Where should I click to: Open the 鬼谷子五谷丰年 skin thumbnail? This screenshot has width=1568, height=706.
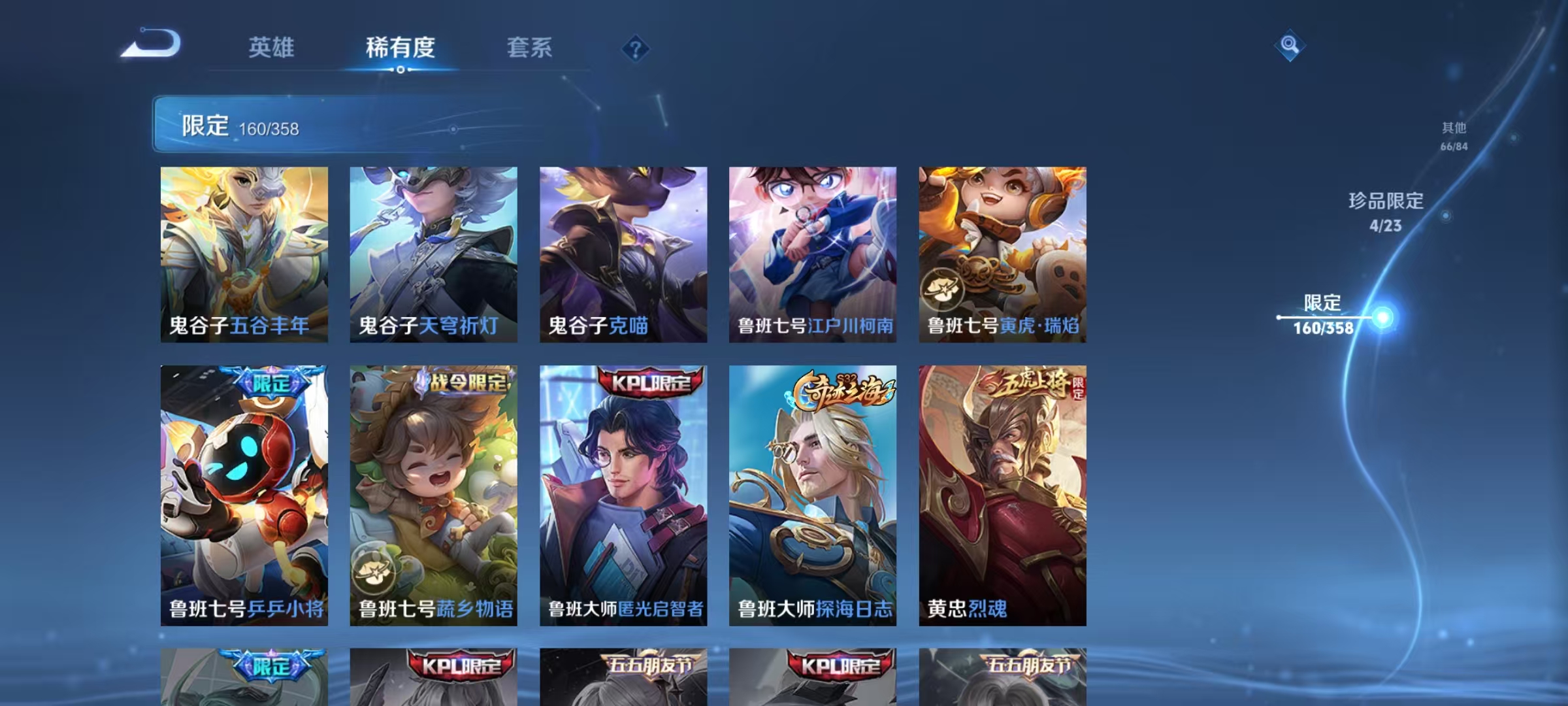tap(244, 252)
